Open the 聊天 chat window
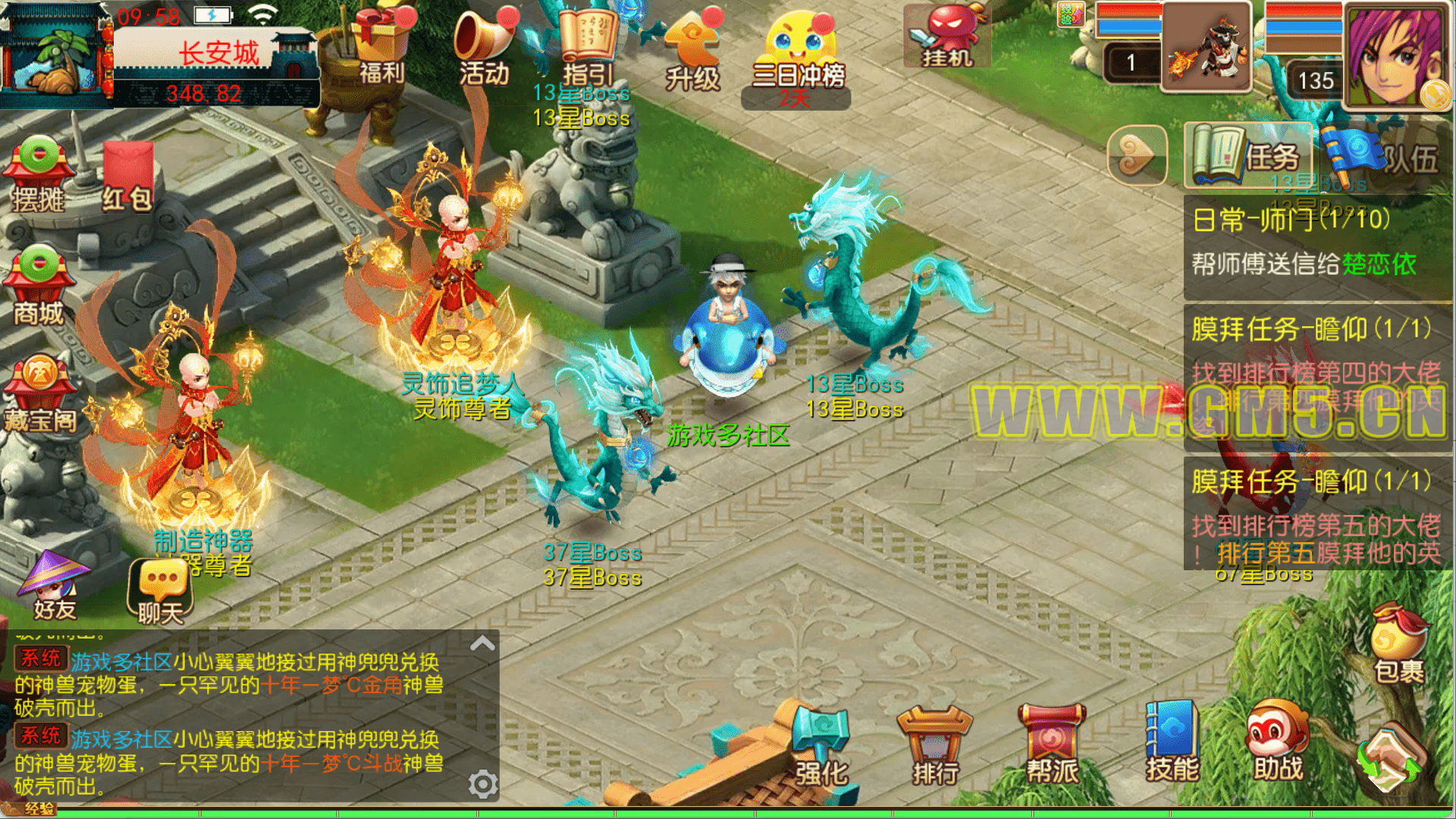 (x=161, y=591)
